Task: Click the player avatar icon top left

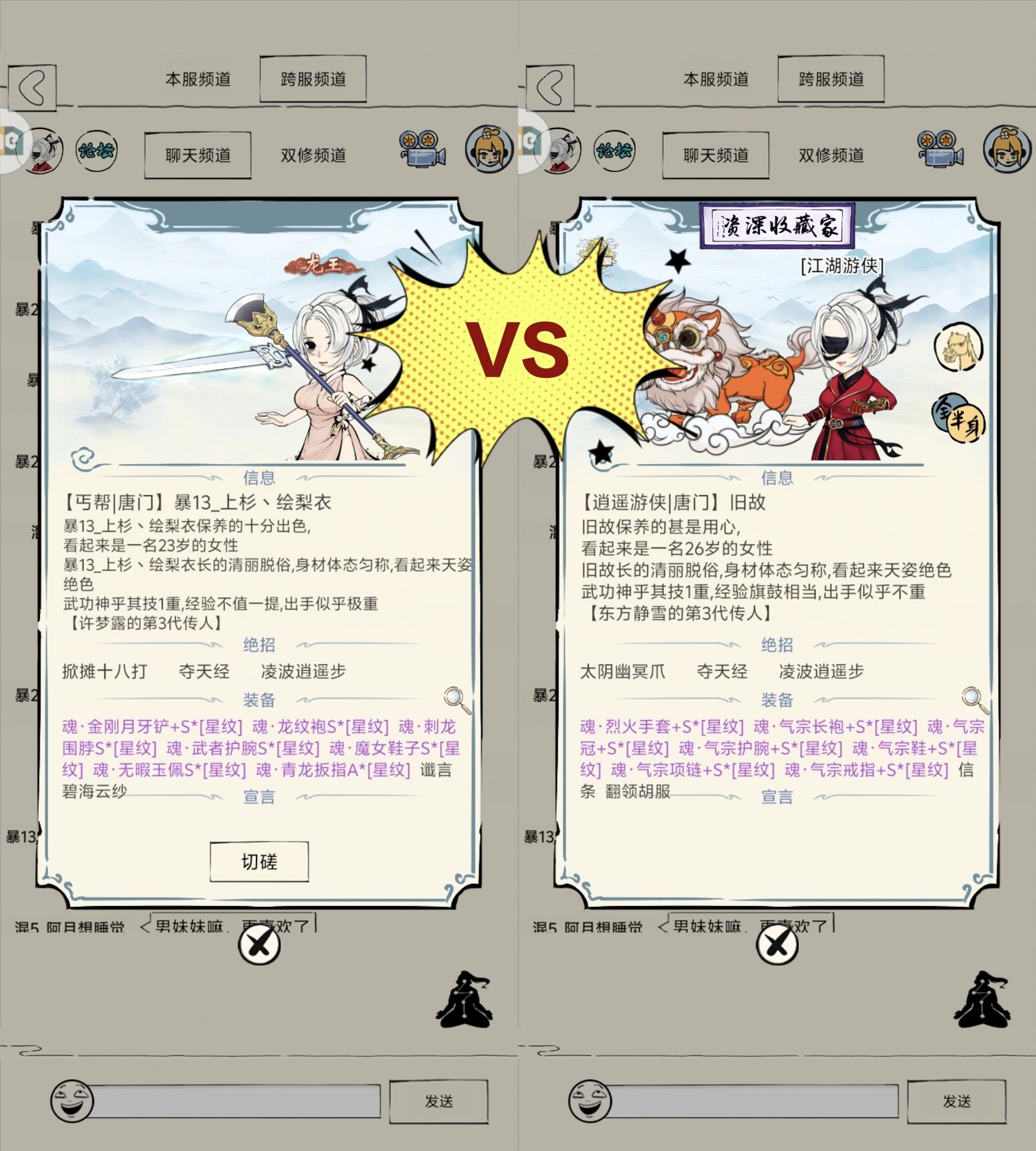Action: click(x=42, y=148)
